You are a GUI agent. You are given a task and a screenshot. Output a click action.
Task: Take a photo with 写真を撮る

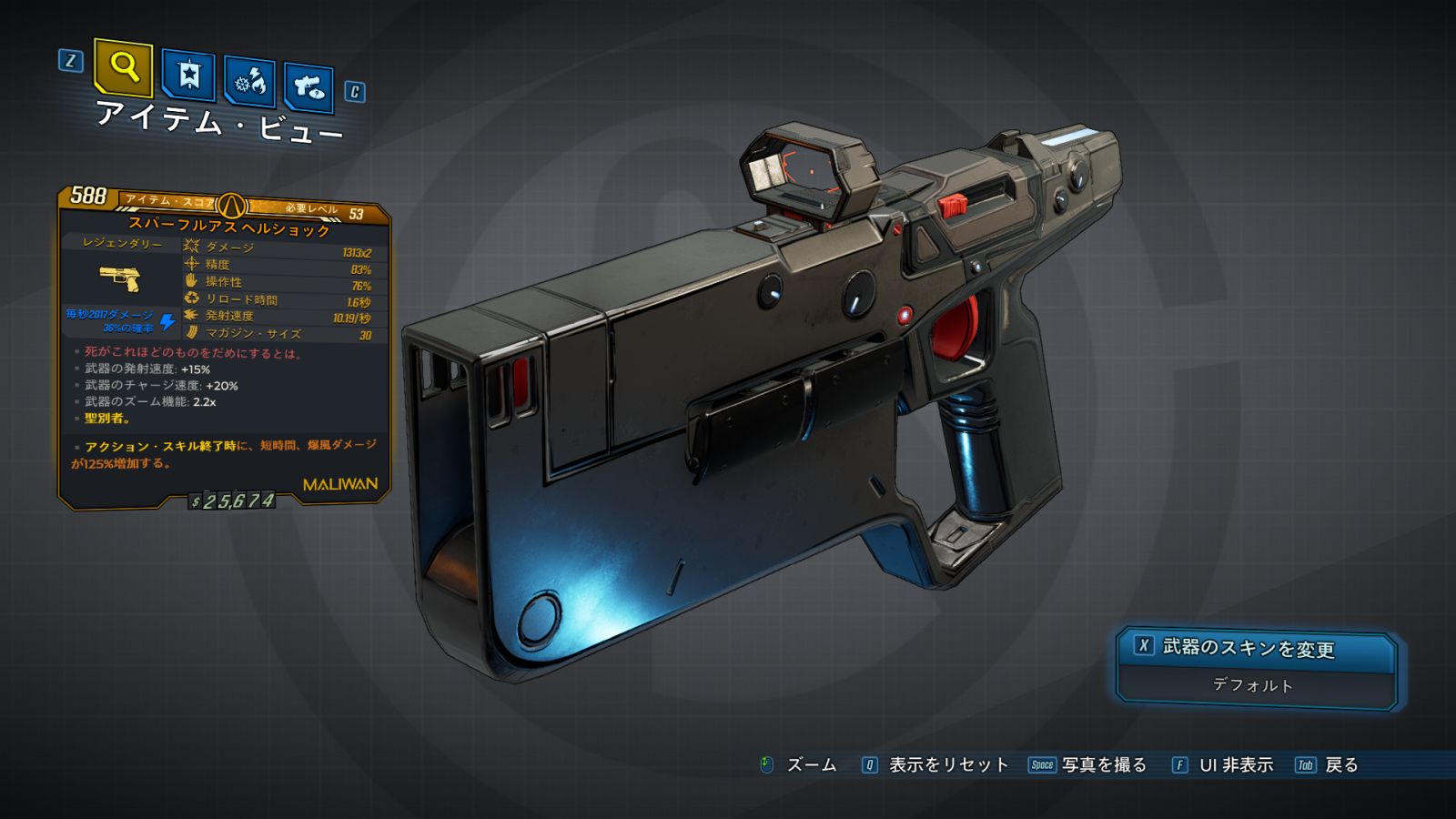1103,765
